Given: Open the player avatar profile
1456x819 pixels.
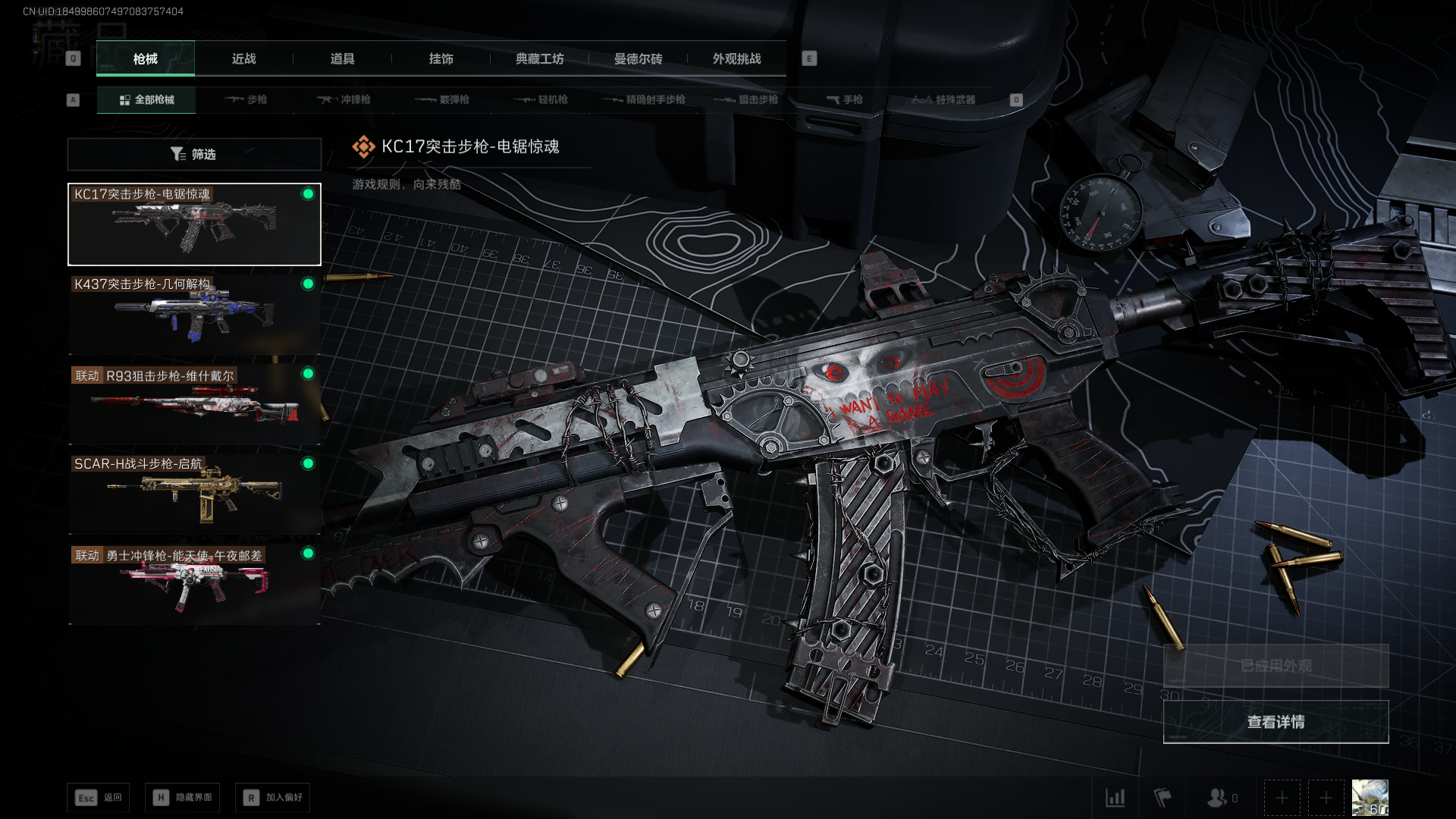Looking at the screenshot, I should [x=1370, y=798].
